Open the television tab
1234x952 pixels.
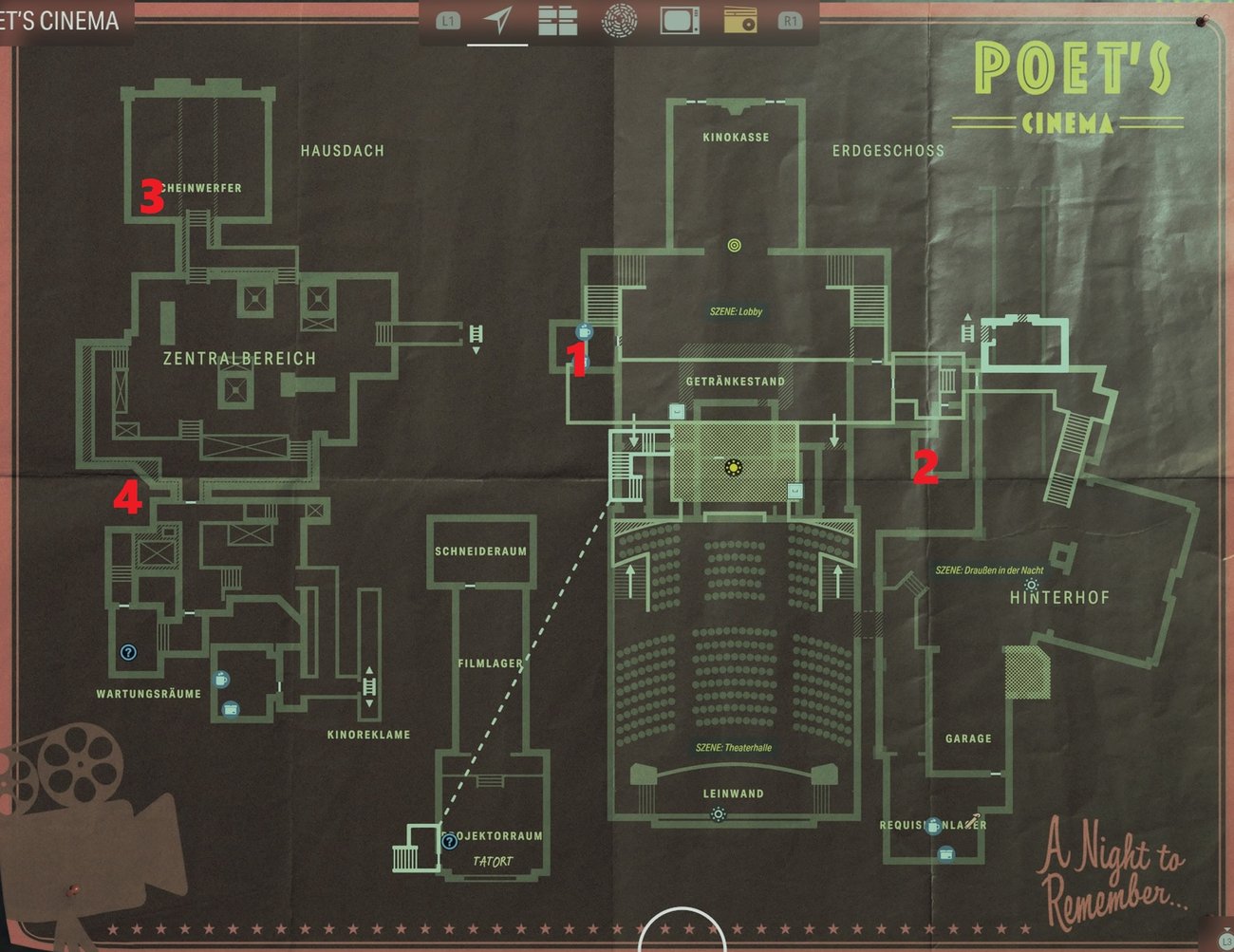coord(680,20)
